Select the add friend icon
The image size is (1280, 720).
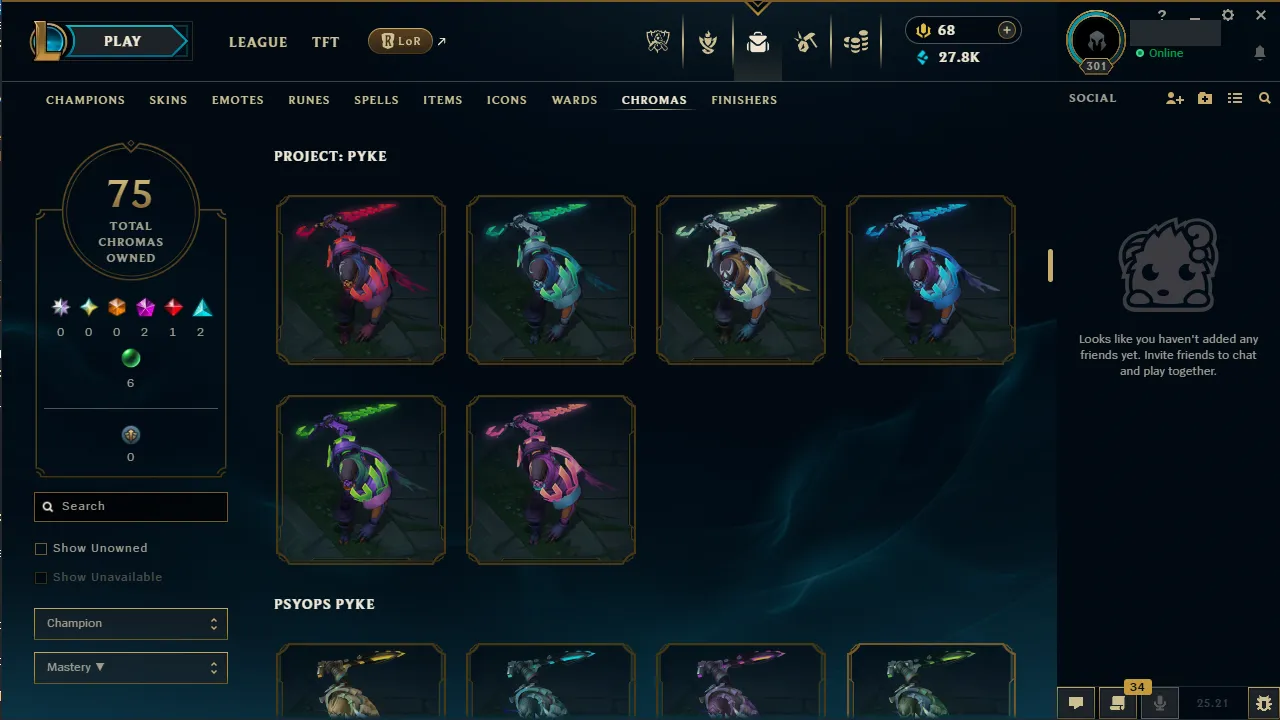point(1175,98)
